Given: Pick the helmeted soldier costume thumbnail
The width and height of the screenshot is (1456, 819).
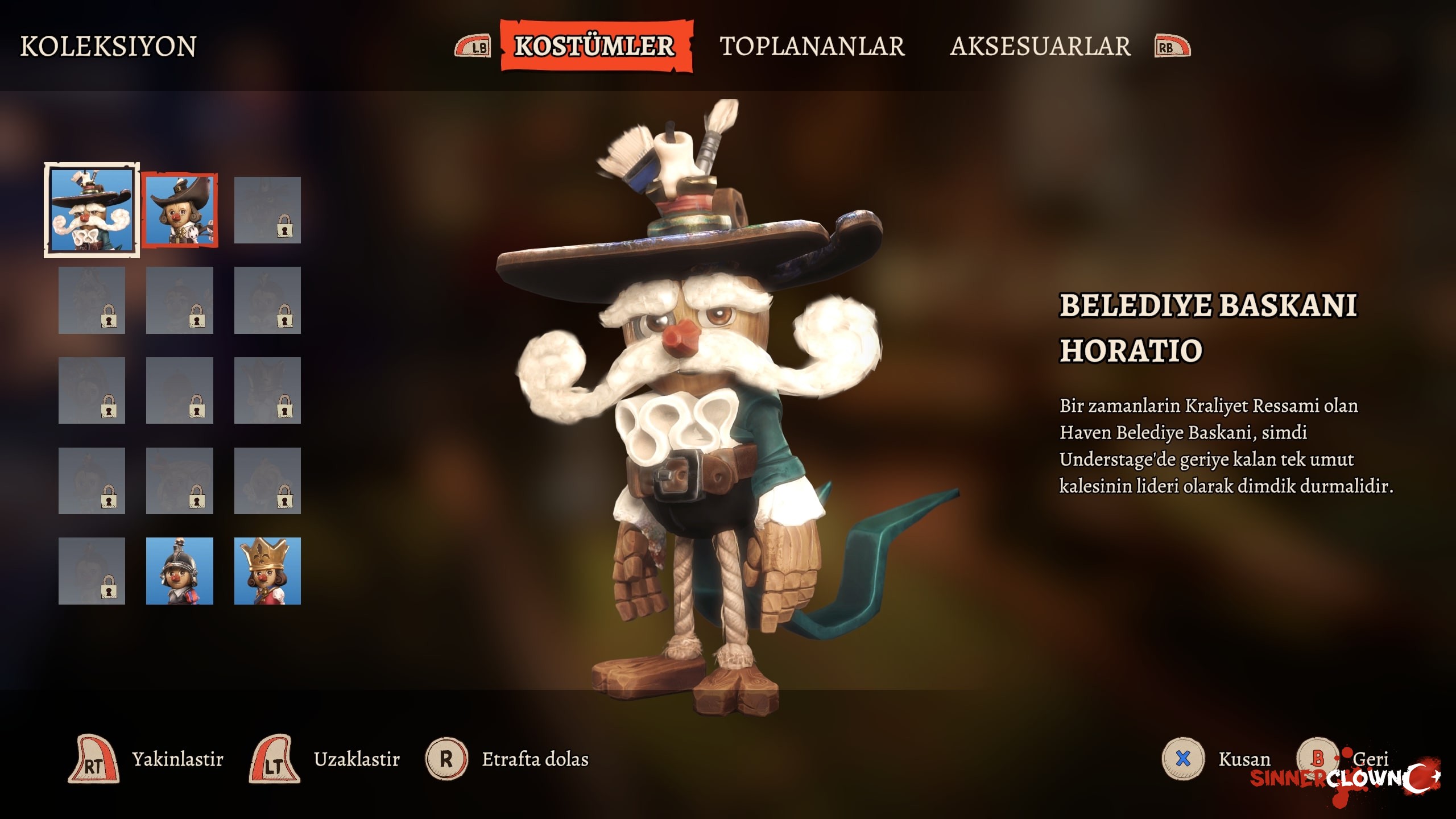Looking at the screenshot, I should pos(180,570).
